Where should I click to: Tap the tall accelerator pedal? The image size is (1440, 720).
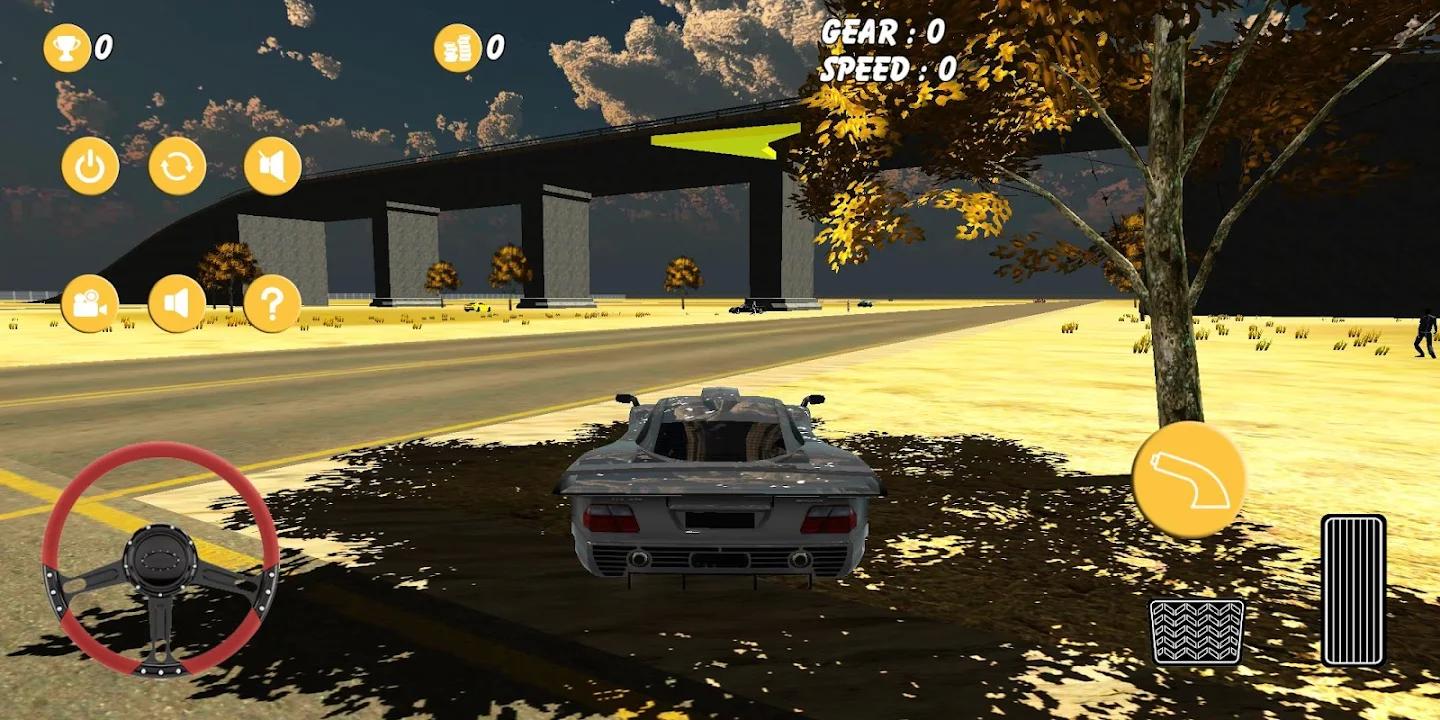1353,590
